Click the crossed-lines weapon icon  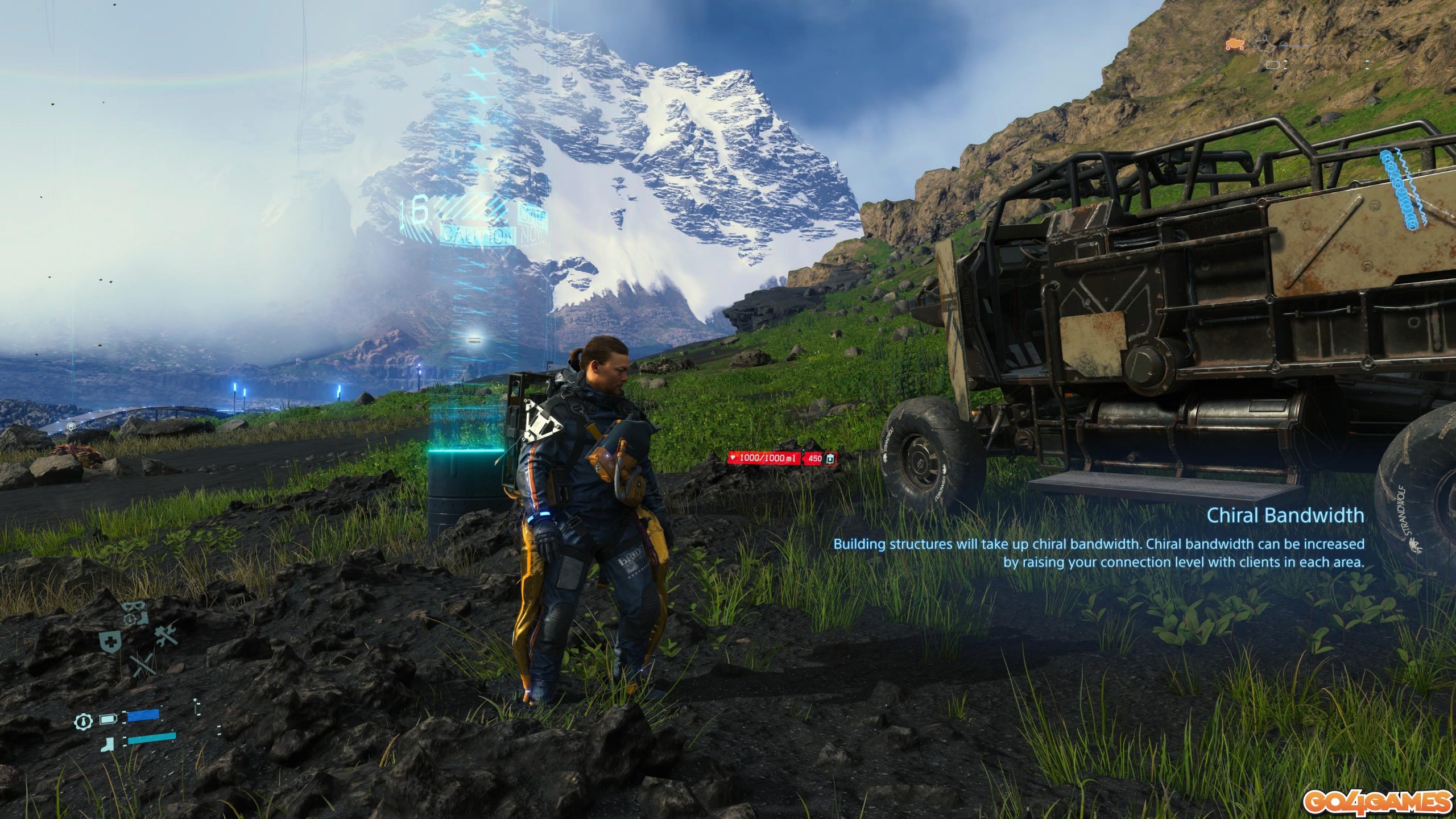point(144,665)
